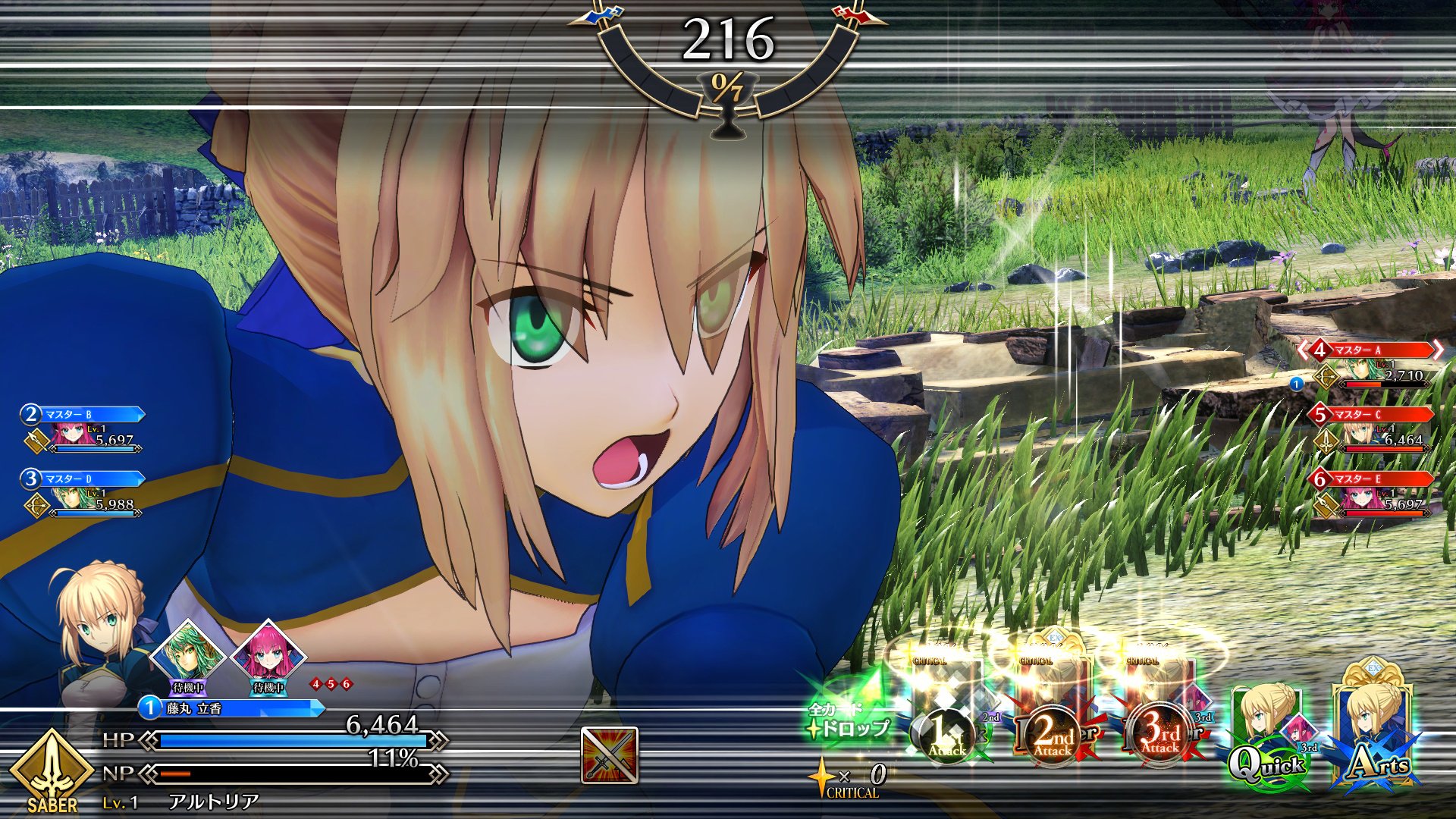This screenshot has height=819, width=1456.
Task: Click the red 4-5-6 enemy group indicator
Action: point(330,686)
